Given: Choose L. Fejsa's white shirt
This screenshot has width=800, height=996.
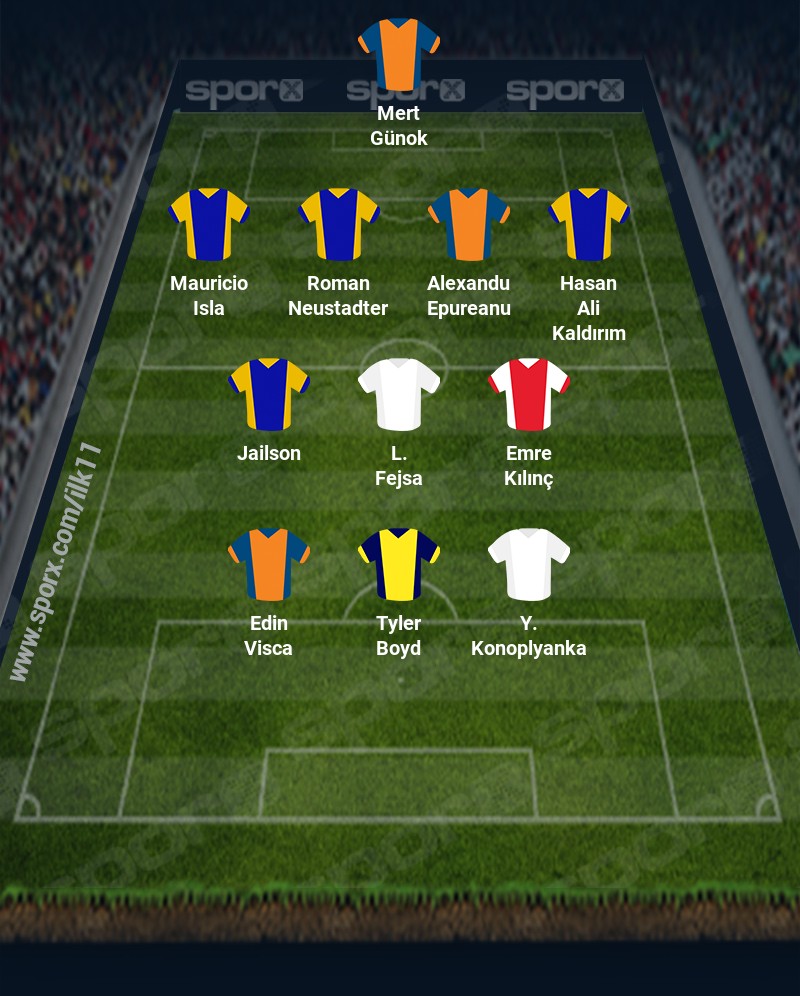Looking at the screenshot, I should (399, 394).
